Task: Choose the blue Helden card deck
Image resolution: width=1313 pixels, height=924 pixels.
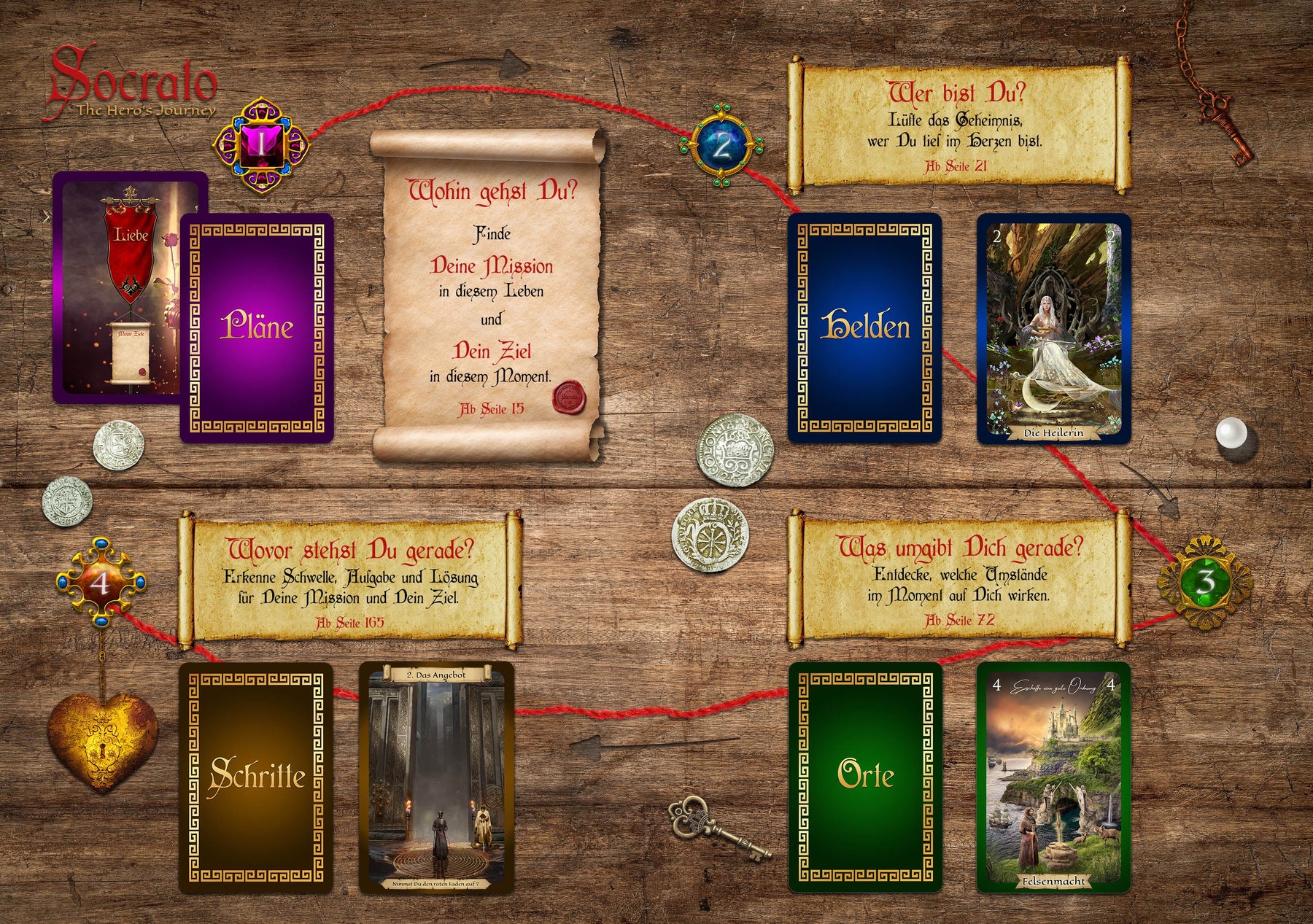Action: tap(864, 328)
